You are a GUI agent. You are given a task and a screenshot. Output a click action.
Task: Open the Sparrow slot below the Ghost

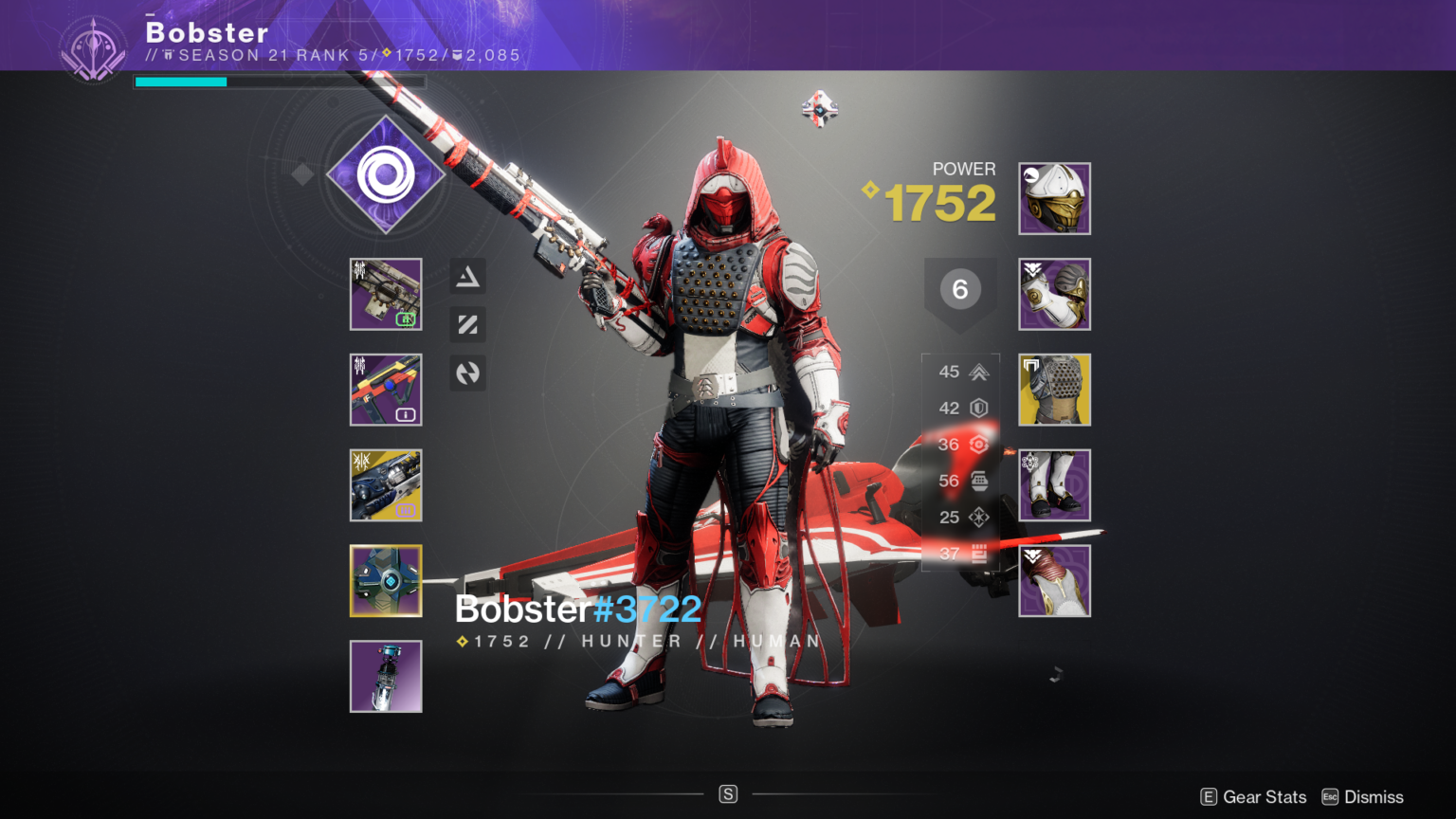click(x=386, y=676)
